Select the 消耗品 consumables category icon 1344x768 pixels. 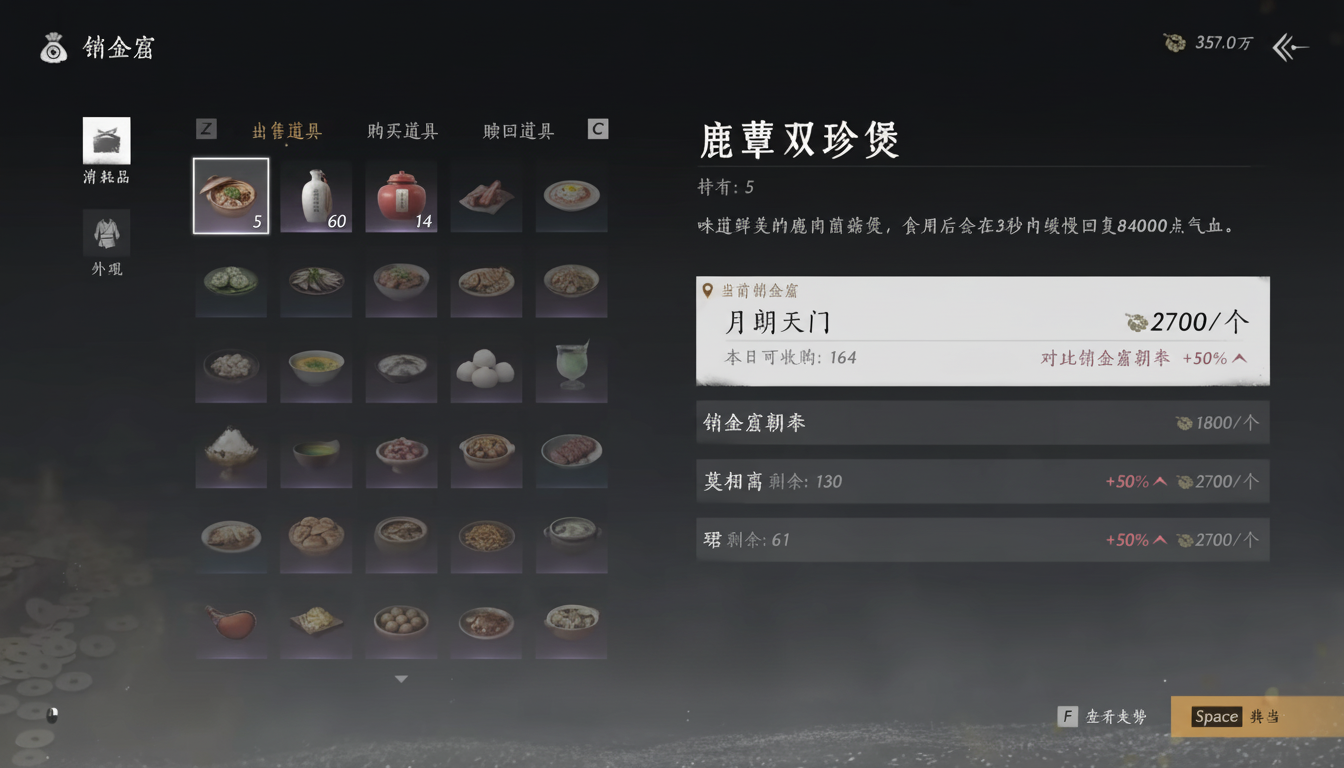(105, 140)
